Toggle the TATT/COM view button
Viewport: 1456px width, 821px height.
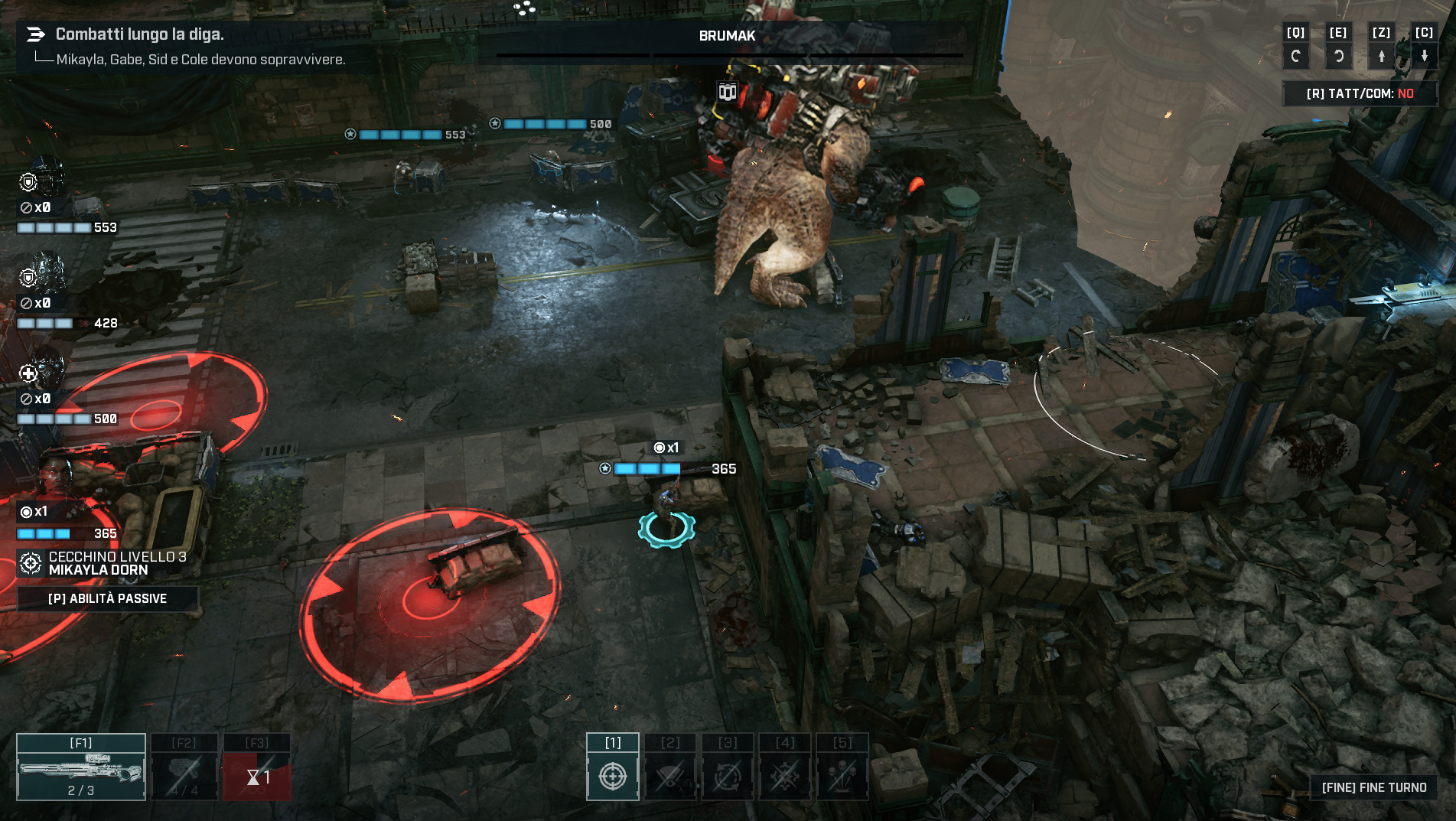click(x=1360, y=93)
